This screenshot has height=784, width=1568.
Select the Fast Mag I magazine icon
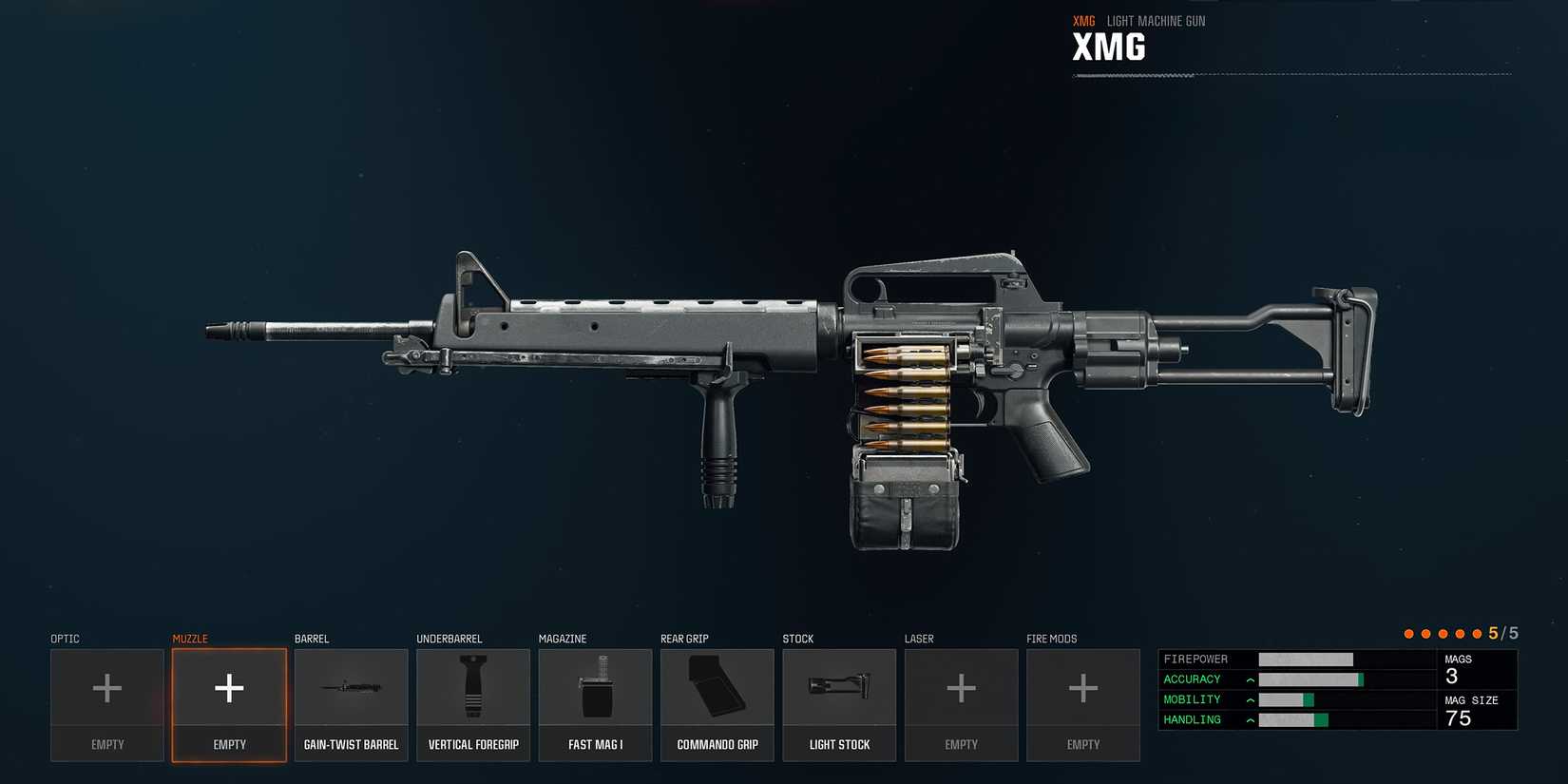595,687
